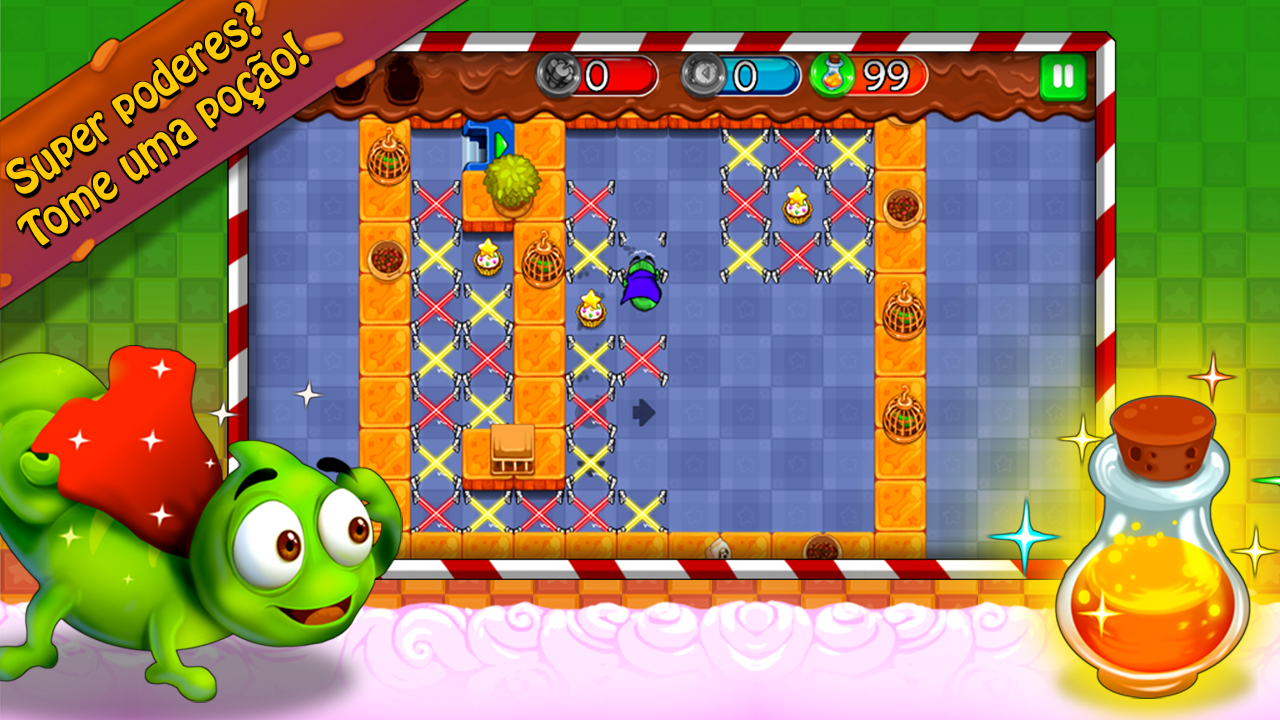Open the blue exit door with green arrow
The width and height of the screenshot is (1280, 720).
coord(487,140)
